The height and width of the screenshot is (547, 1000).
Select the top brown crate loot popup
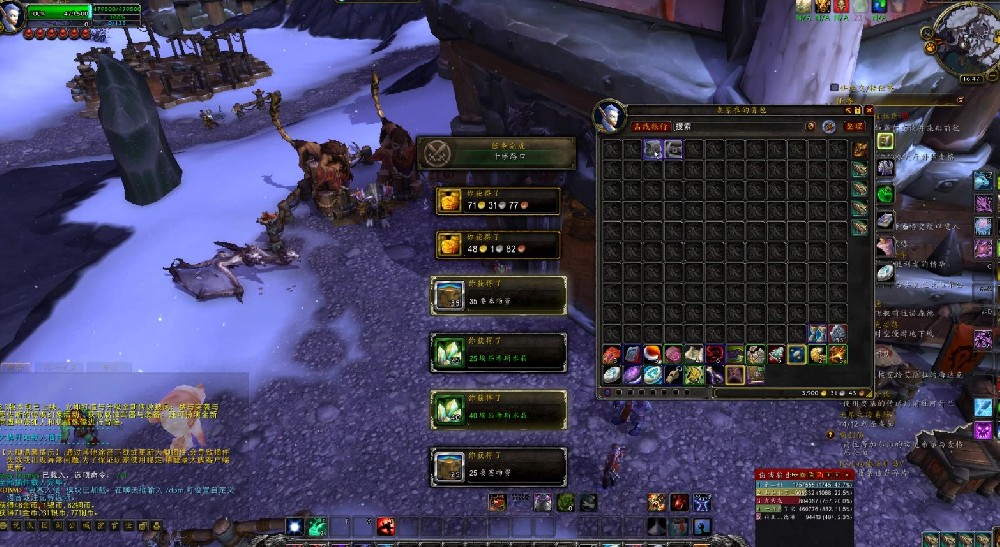pyautogui.click(x=498, y=296)
